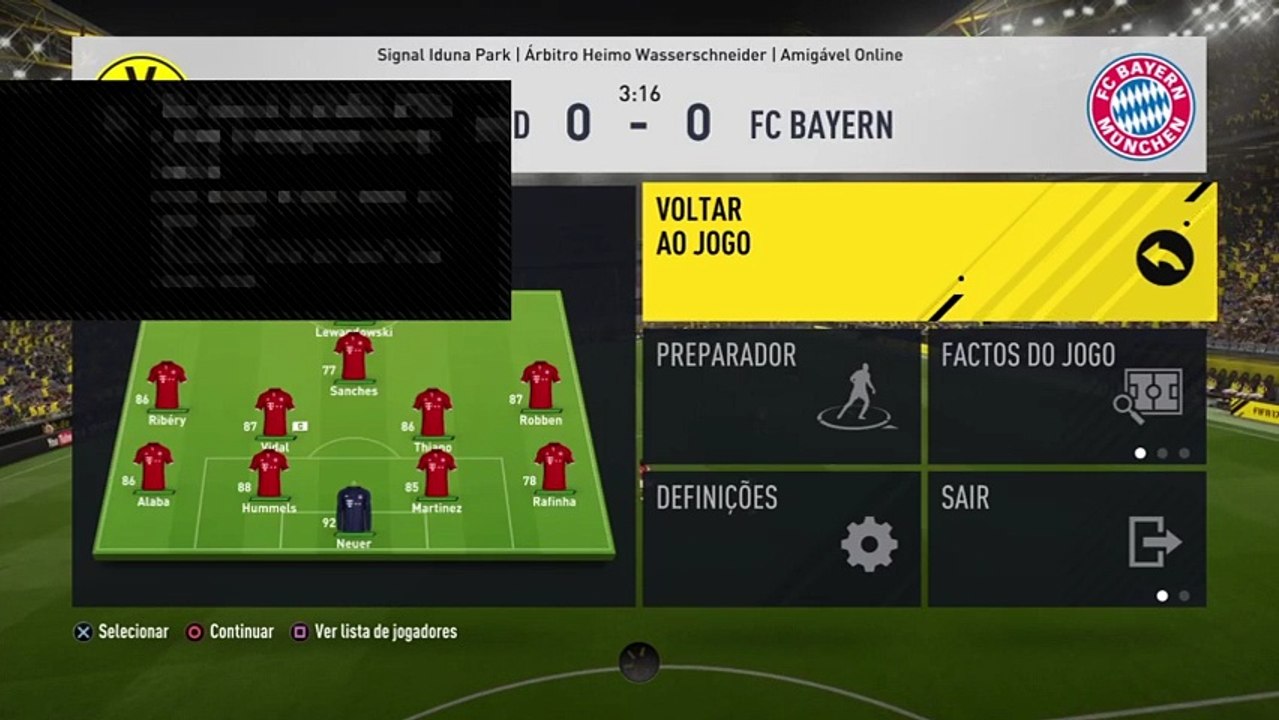The width and height of the screenshot is (1279, 720).
Task: Open Factos do Jogo panel
Action: pos(1066,397)
